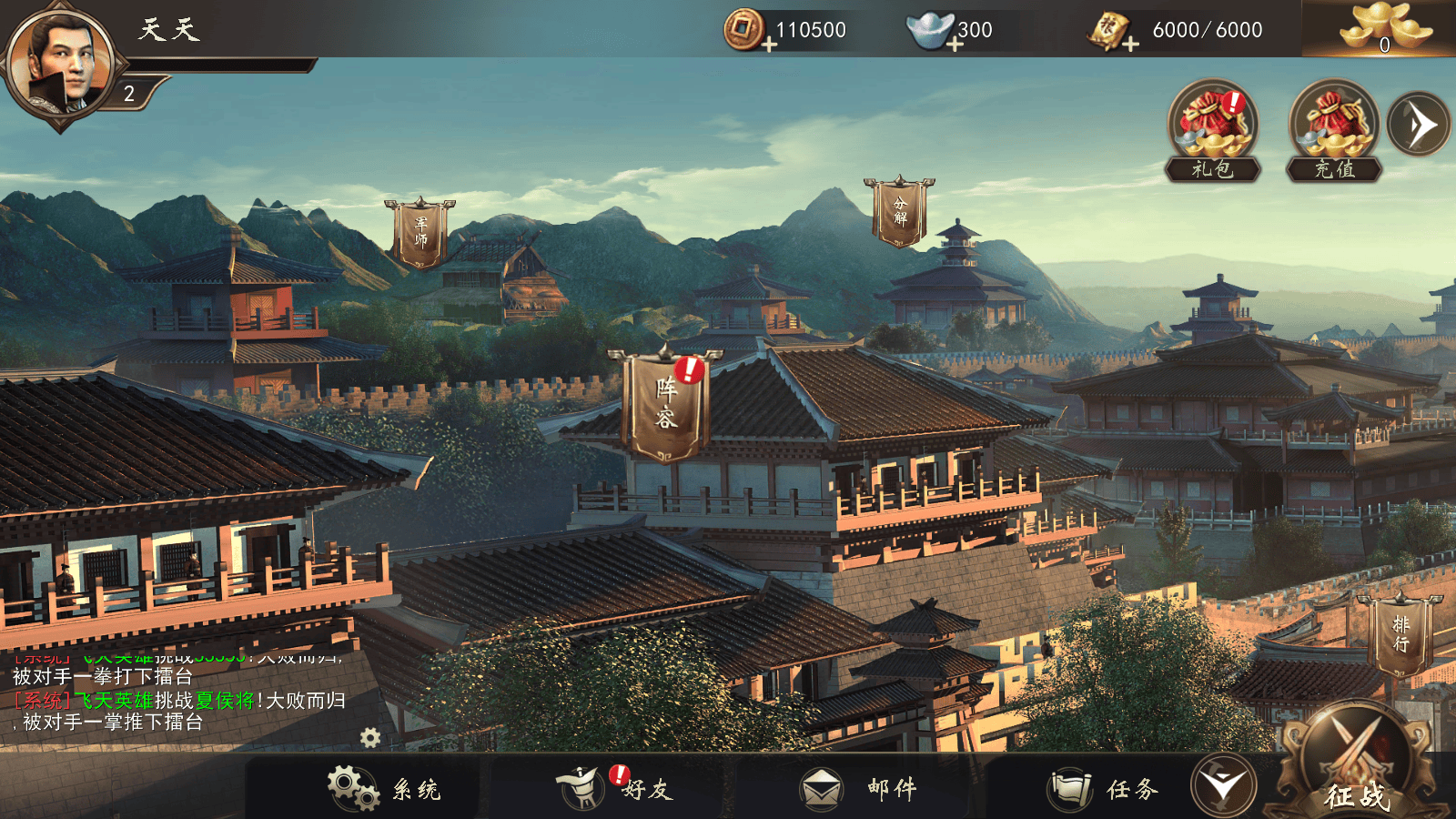
Task: Open the 充值 recharge shop
Action: (x=1334, y=127)
